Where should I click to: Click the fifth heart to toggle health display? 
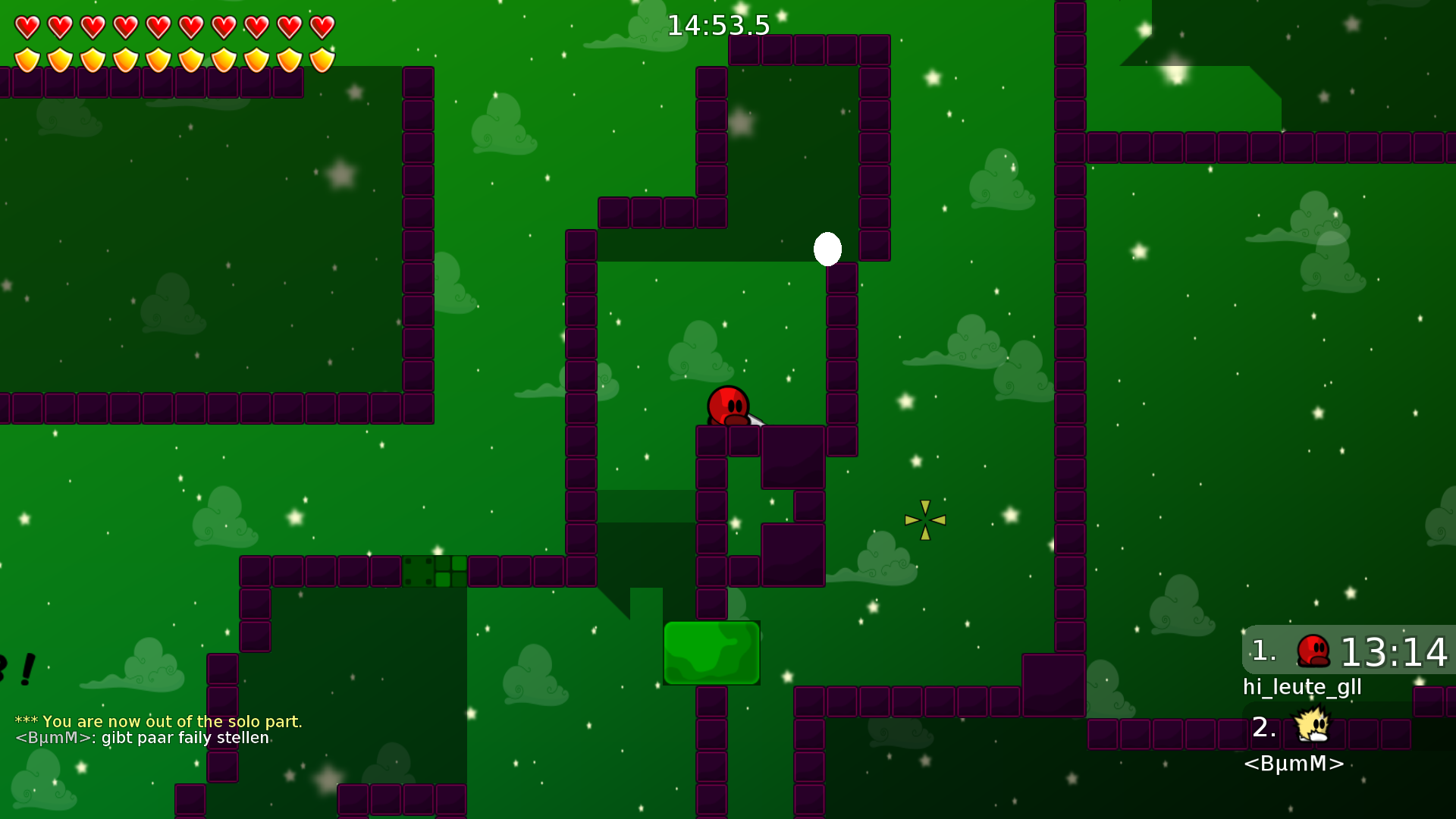(157, 27)
